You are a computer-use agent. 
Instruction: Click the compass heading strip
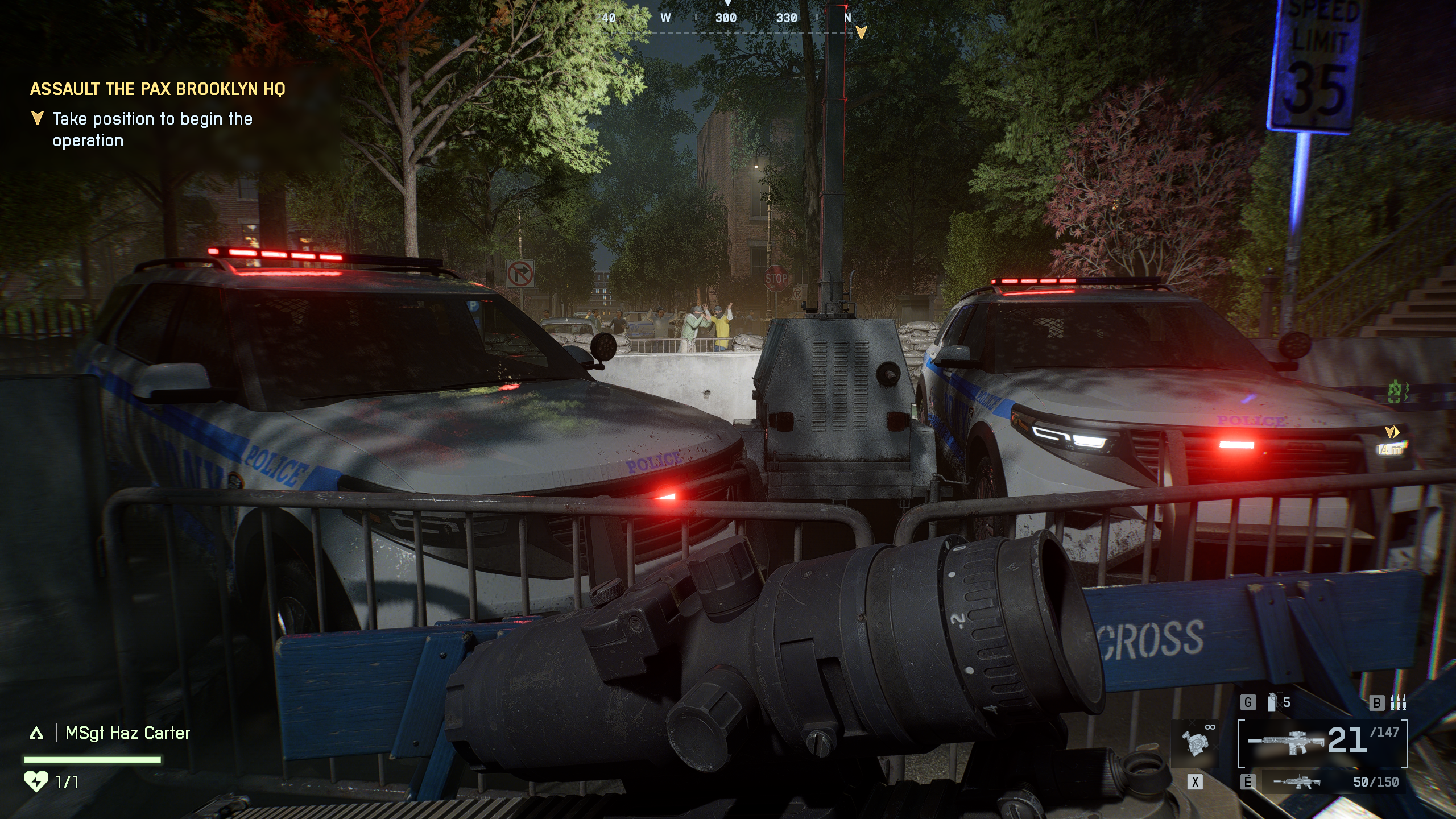click(x=728, y=18)
